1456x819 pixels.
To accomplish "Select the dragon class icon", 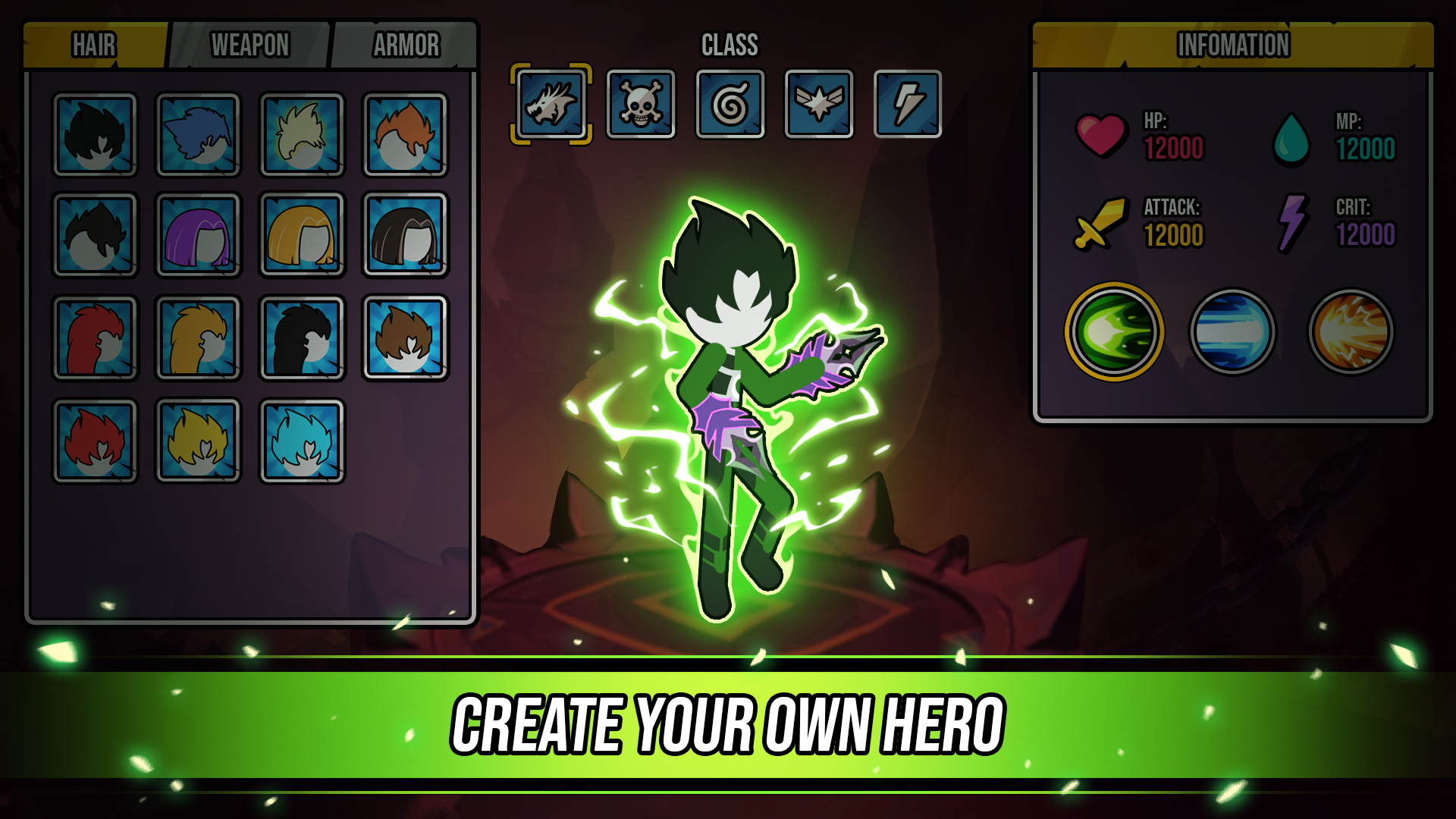I will point(551,104).
